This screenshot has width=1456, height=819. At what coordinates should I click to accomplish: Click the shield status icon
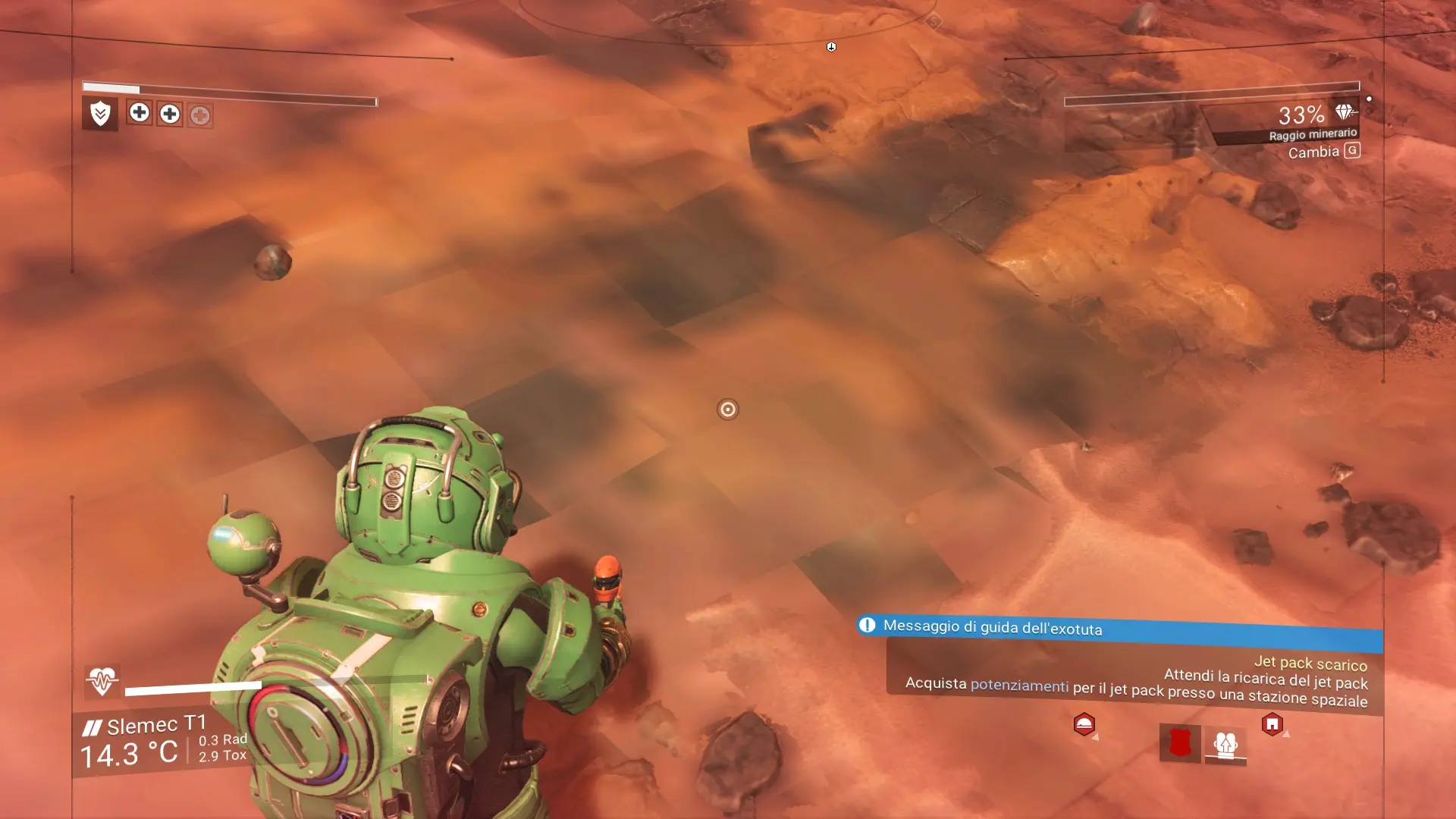tap(100, 114)
